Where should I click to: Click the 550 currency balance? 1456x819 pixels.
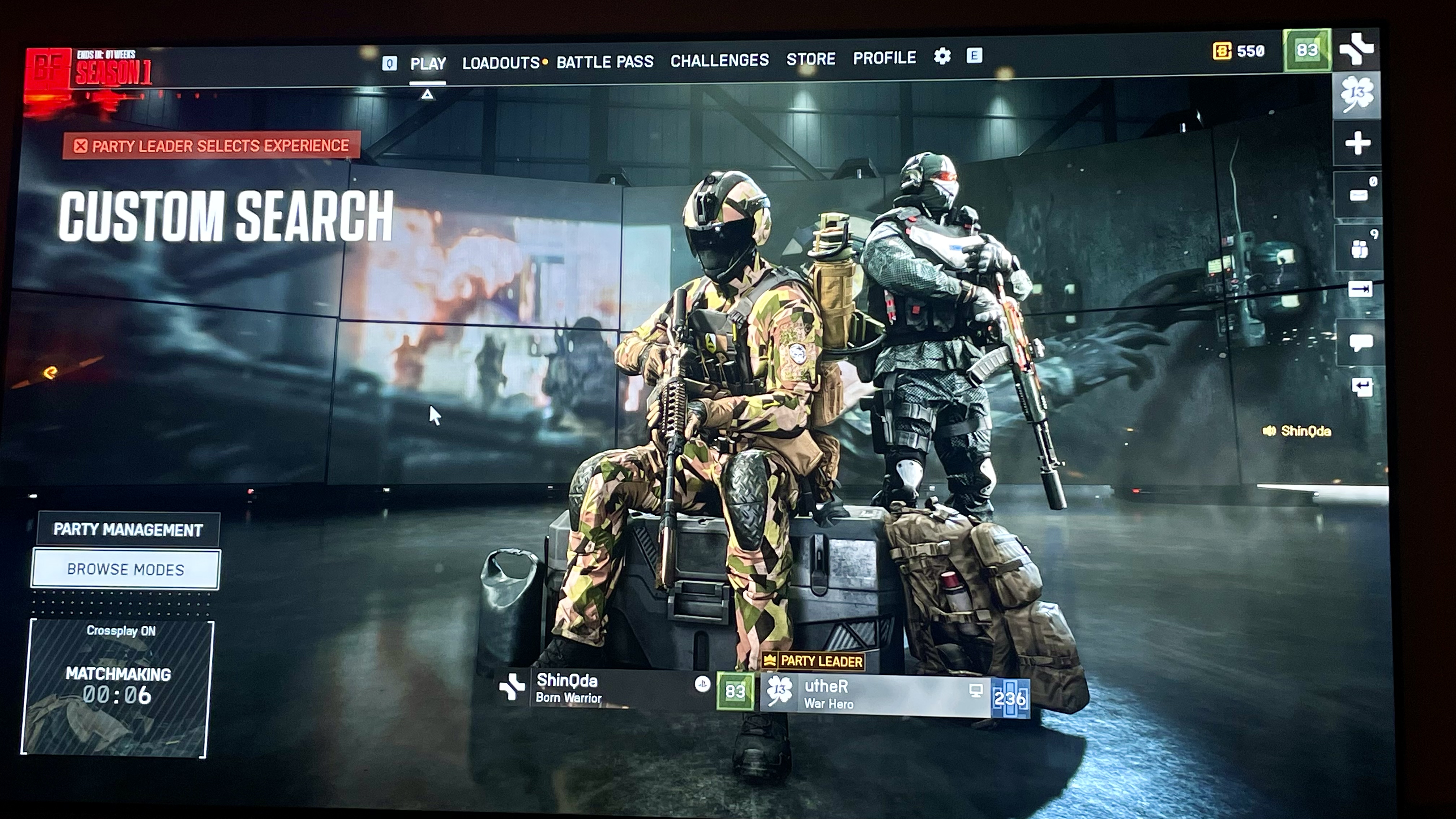click(1239, 51)
